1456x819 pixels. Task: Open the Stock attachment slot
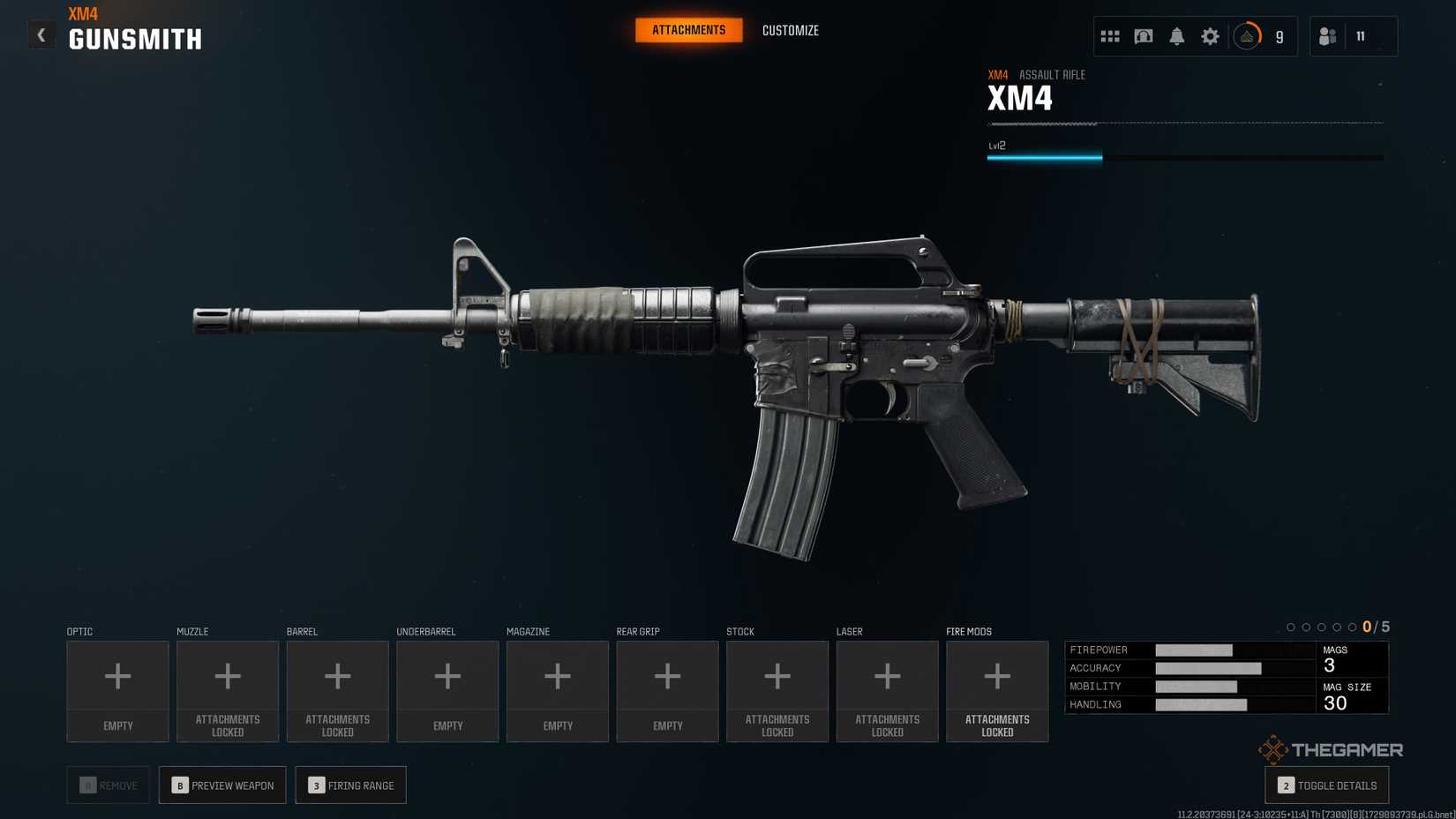click(777, 690)
